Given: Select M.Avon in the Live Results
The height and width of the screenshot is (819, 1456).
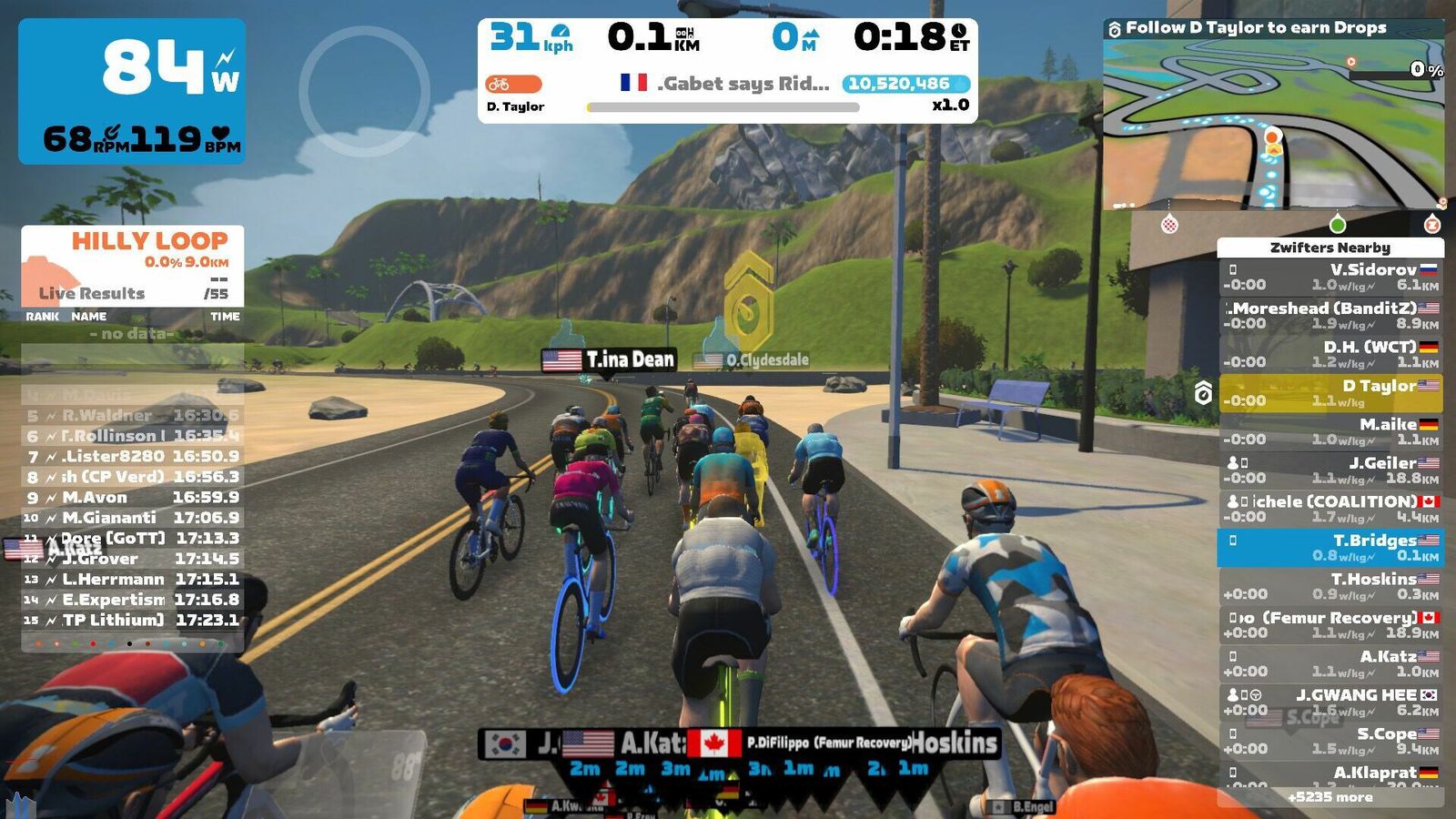Looking at the screenshot, I should [x=133, y=498].
